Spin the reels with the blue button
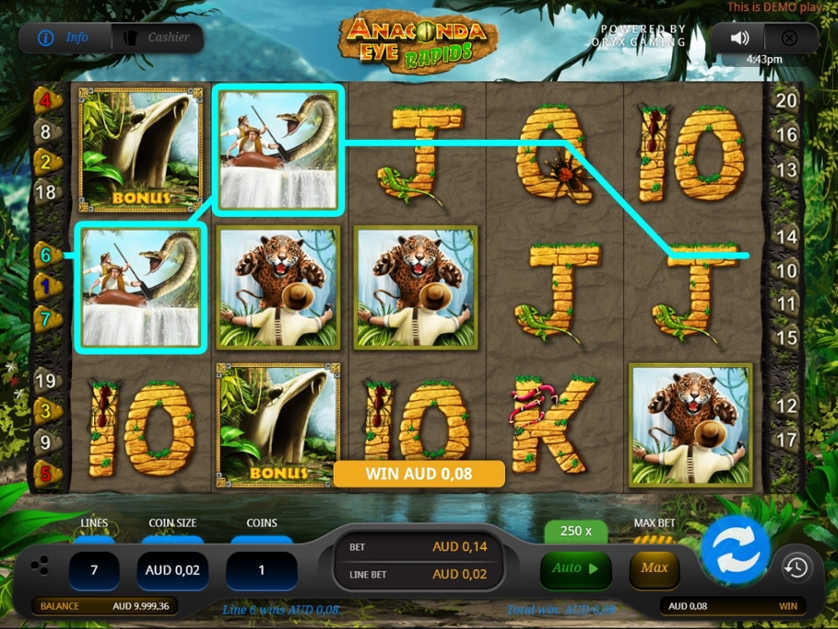The height and width of the screenshot is (629, 838). 735,551
